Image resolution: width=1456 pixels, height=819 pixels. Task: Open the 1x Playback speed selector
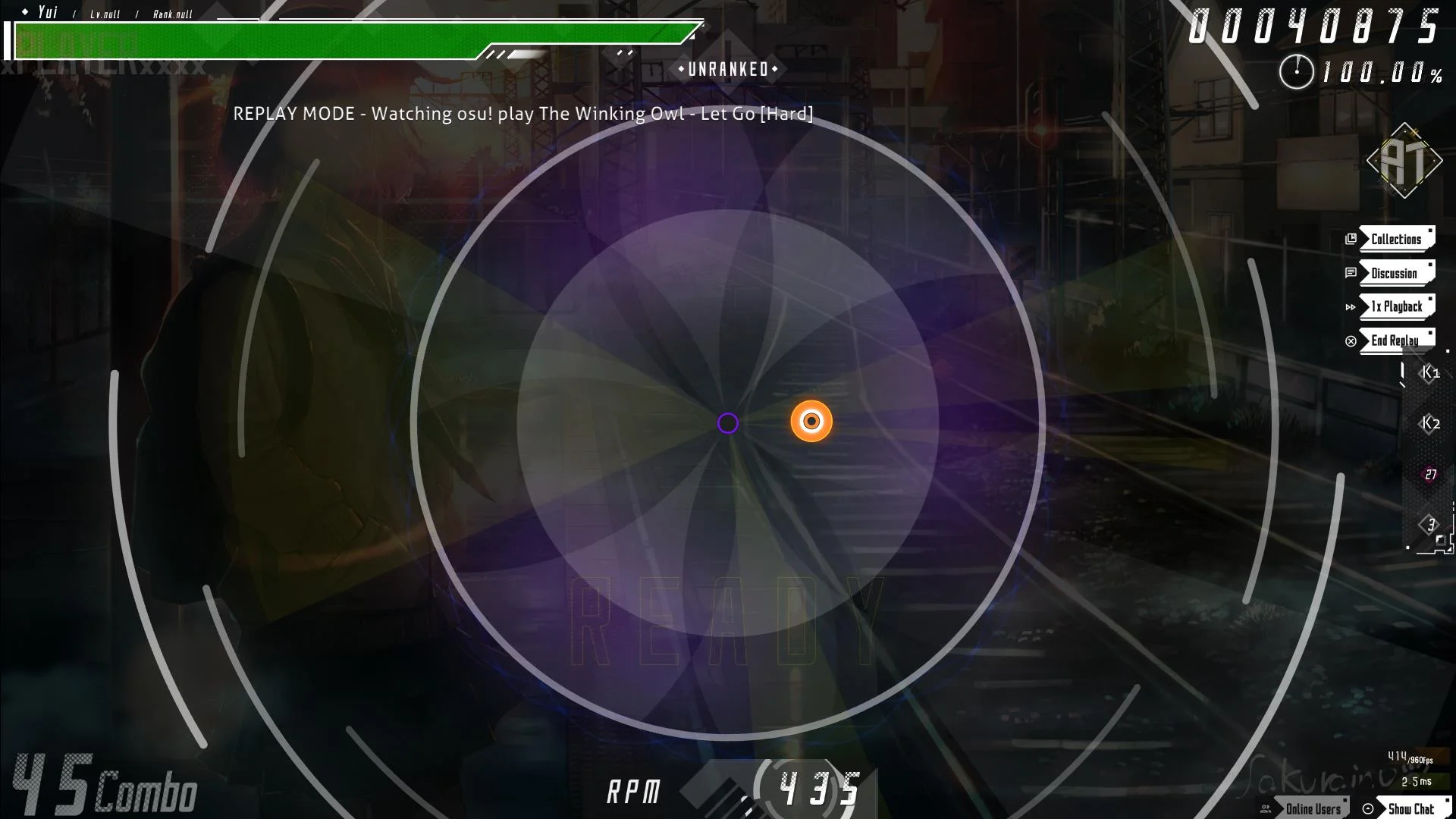pyautogui.click(x=1395, y=307)
